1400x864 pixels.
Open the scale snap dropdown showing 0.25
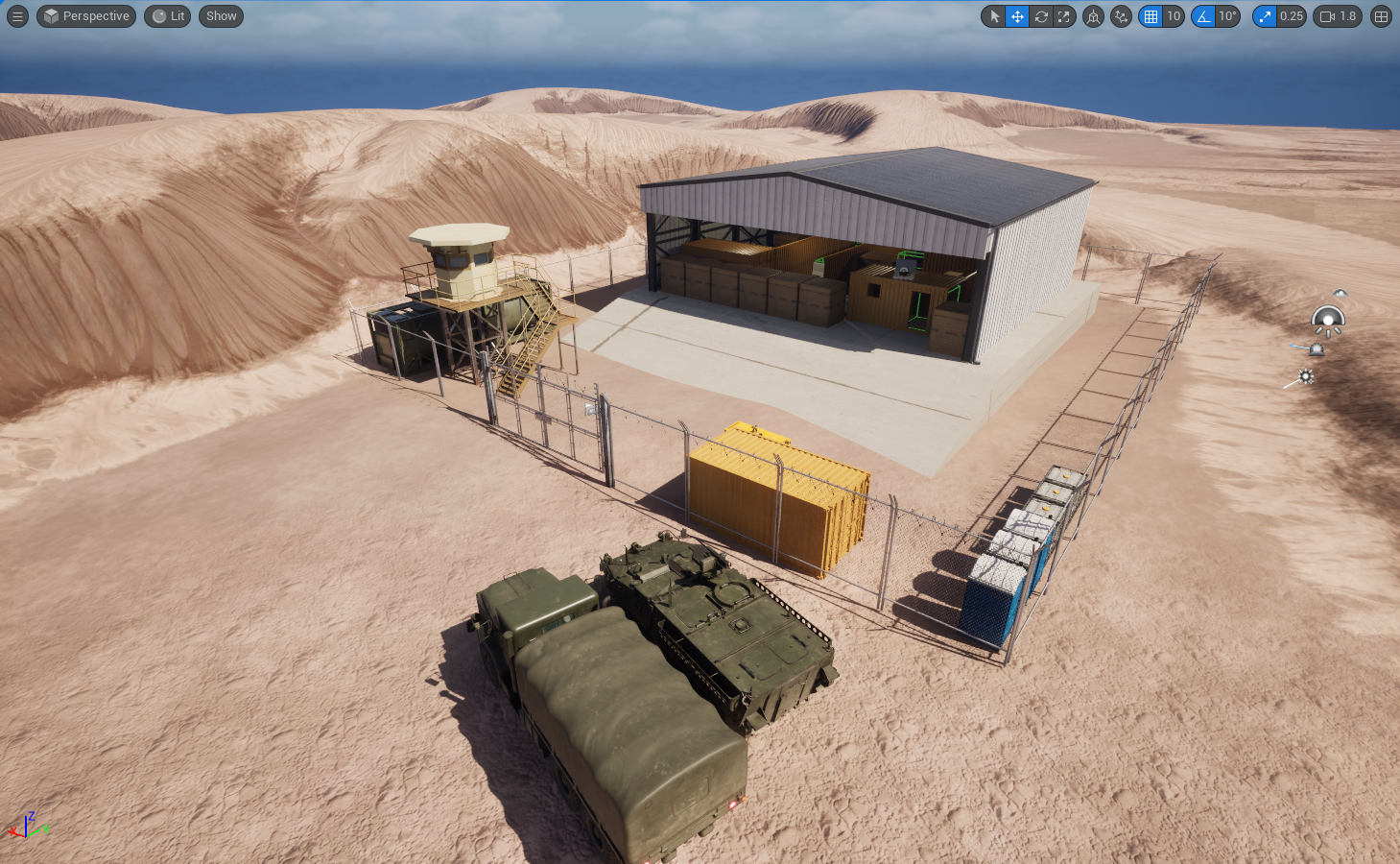pos(1291,16)
